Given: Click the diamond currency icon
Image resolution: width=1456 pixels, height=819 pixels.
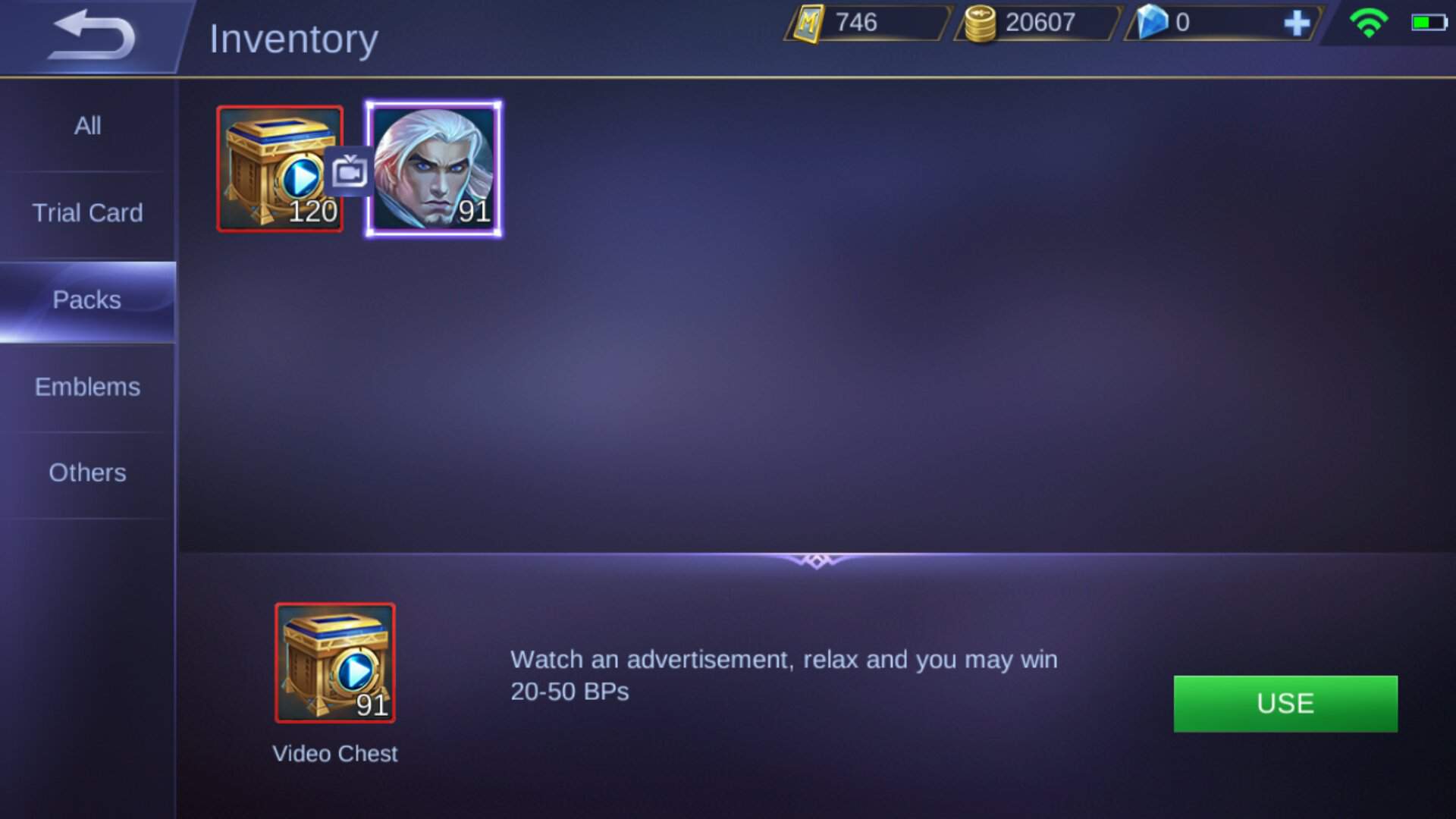Looking at the screenshot, I should pyautogui.click(x=1154, y=21).
